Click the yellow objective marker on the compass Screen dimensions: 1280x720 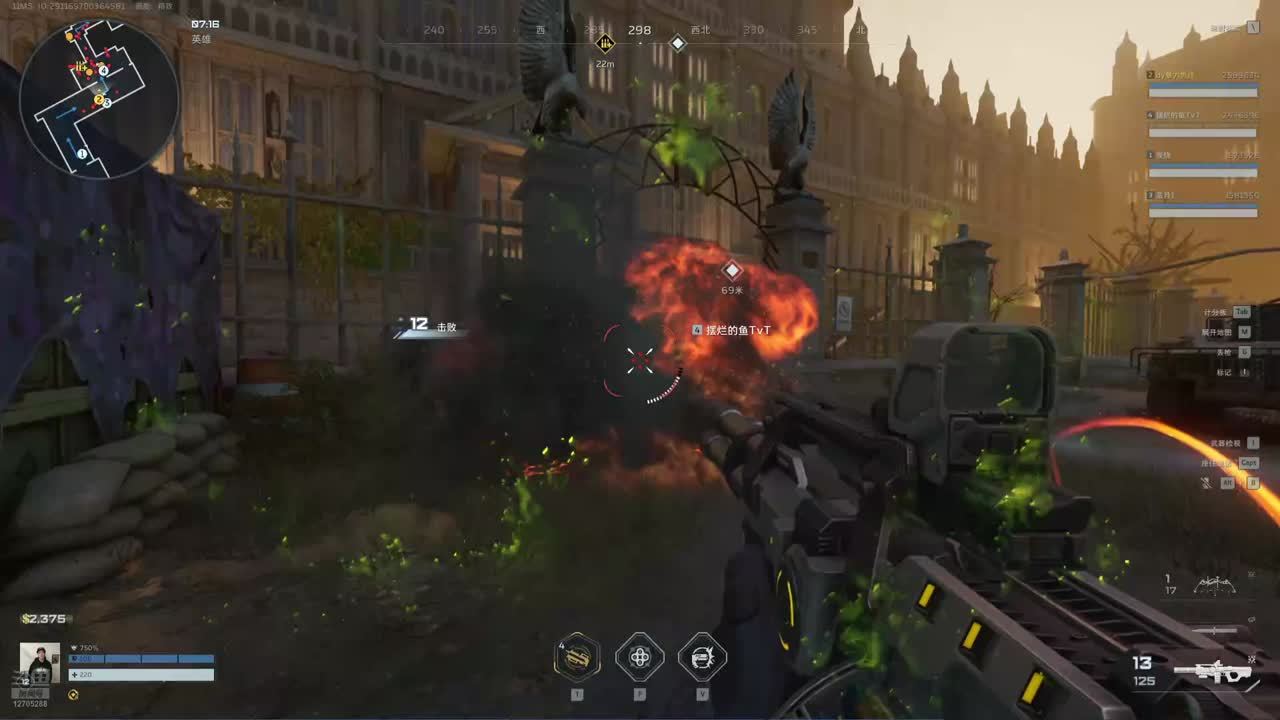click(605, 43)
